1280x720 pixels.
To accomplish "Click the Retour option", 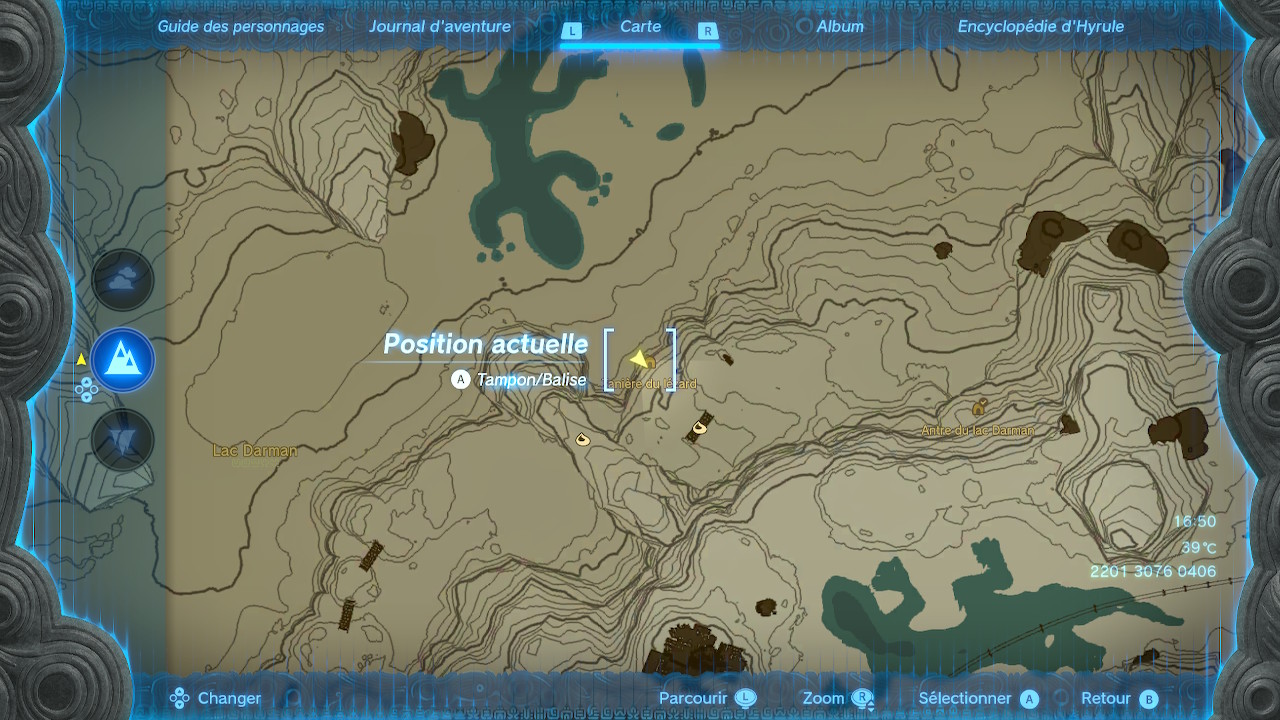I will click(x=1118, y=699).
